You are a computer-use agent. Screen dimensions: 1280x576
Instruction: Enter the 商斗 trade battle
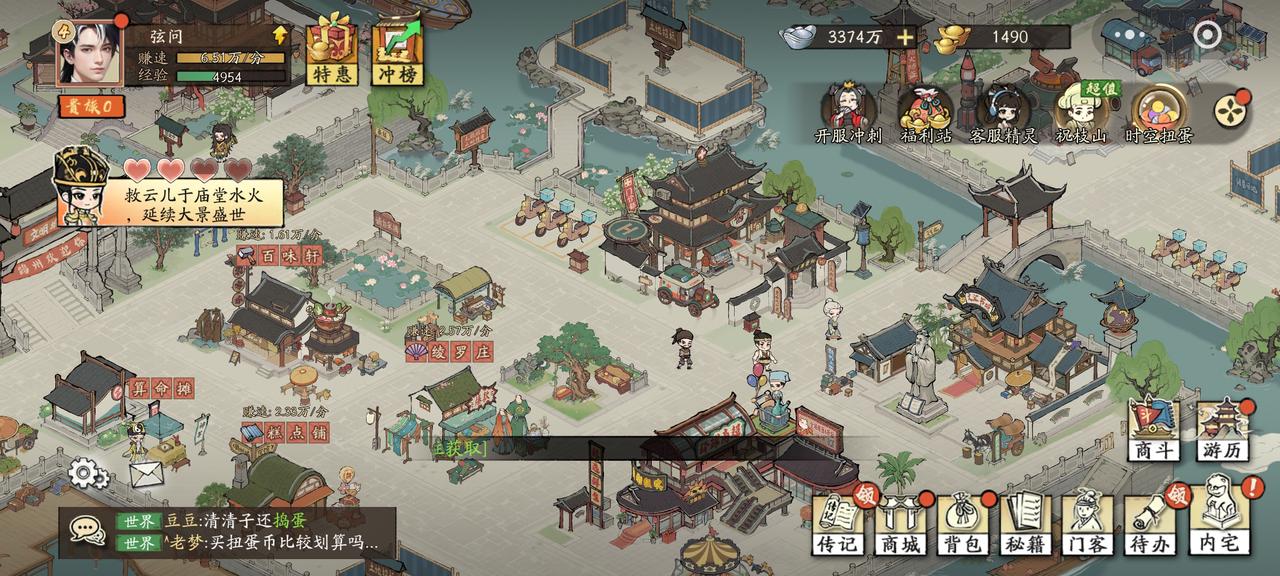[x=1154, y=430]
